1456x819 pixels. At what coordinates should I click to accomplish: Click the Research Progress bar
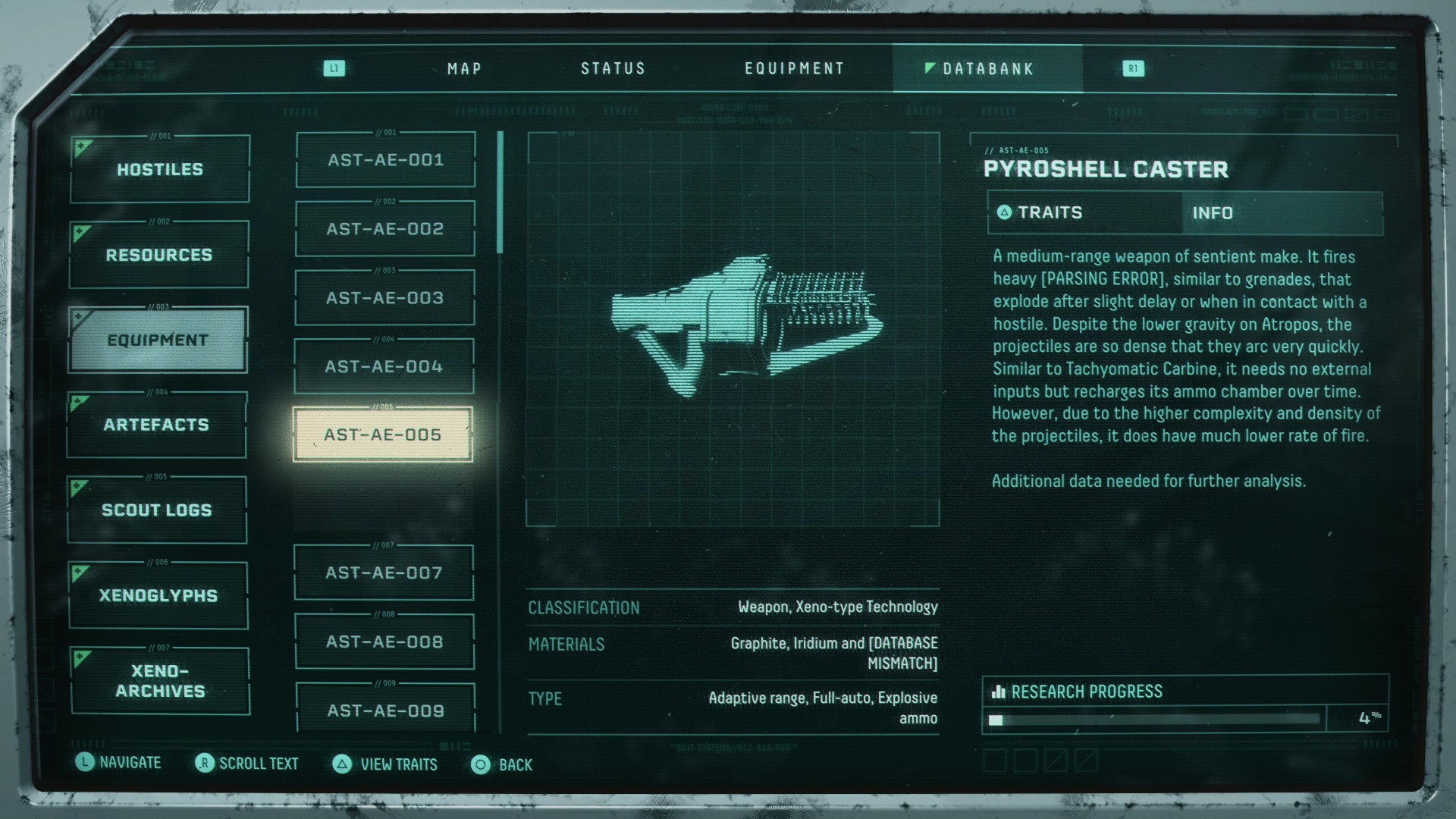tap(1153, 720)
